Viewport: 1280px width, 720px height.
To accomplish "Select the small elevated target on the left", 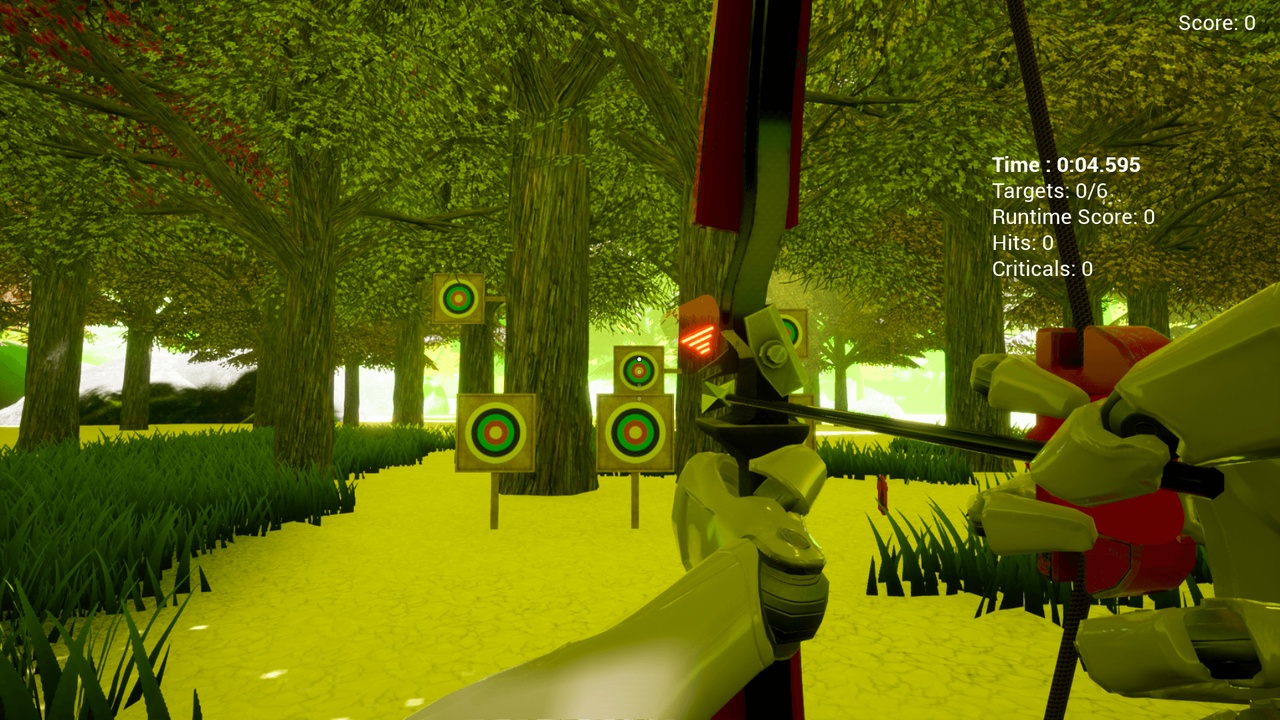I will pyautogui.click(x=458, y=300).
